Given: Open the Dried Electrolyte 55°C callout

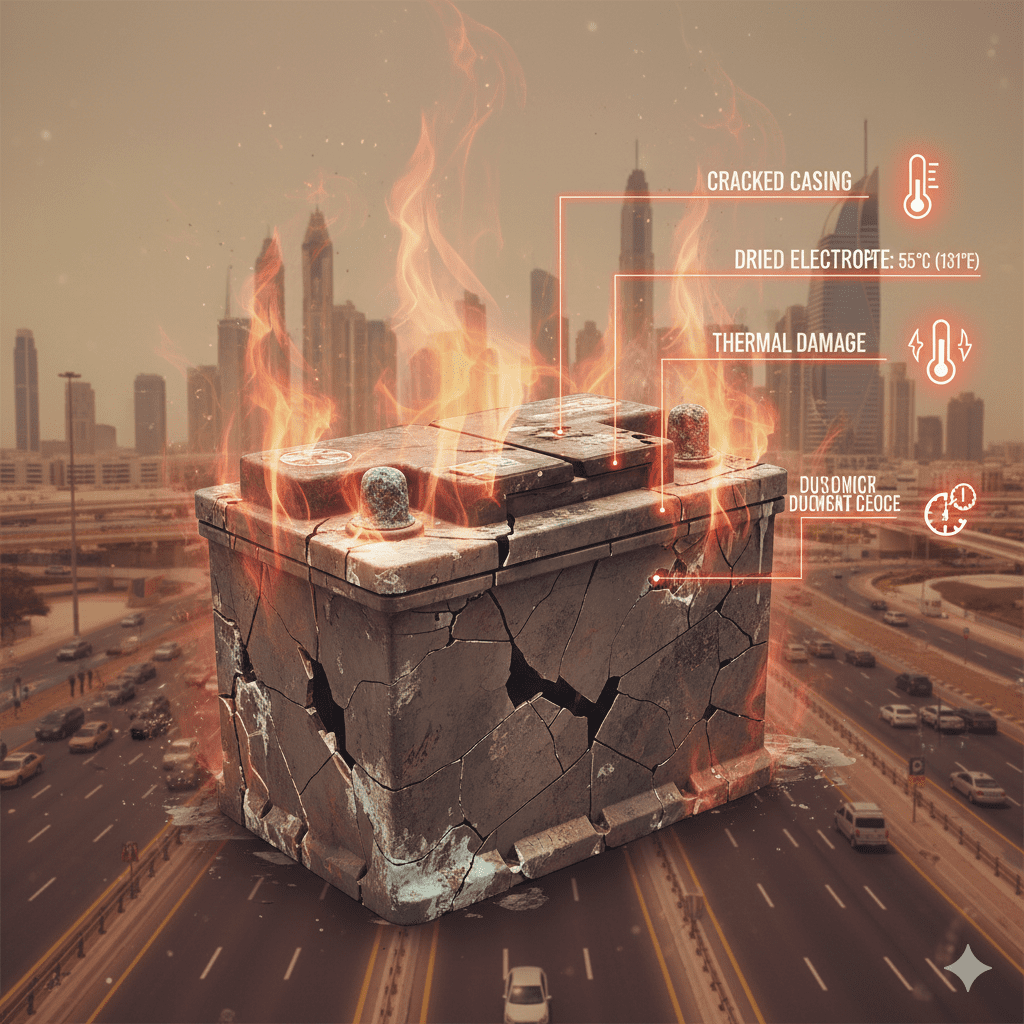Looking at the screenshot, I should click(855, 262).
